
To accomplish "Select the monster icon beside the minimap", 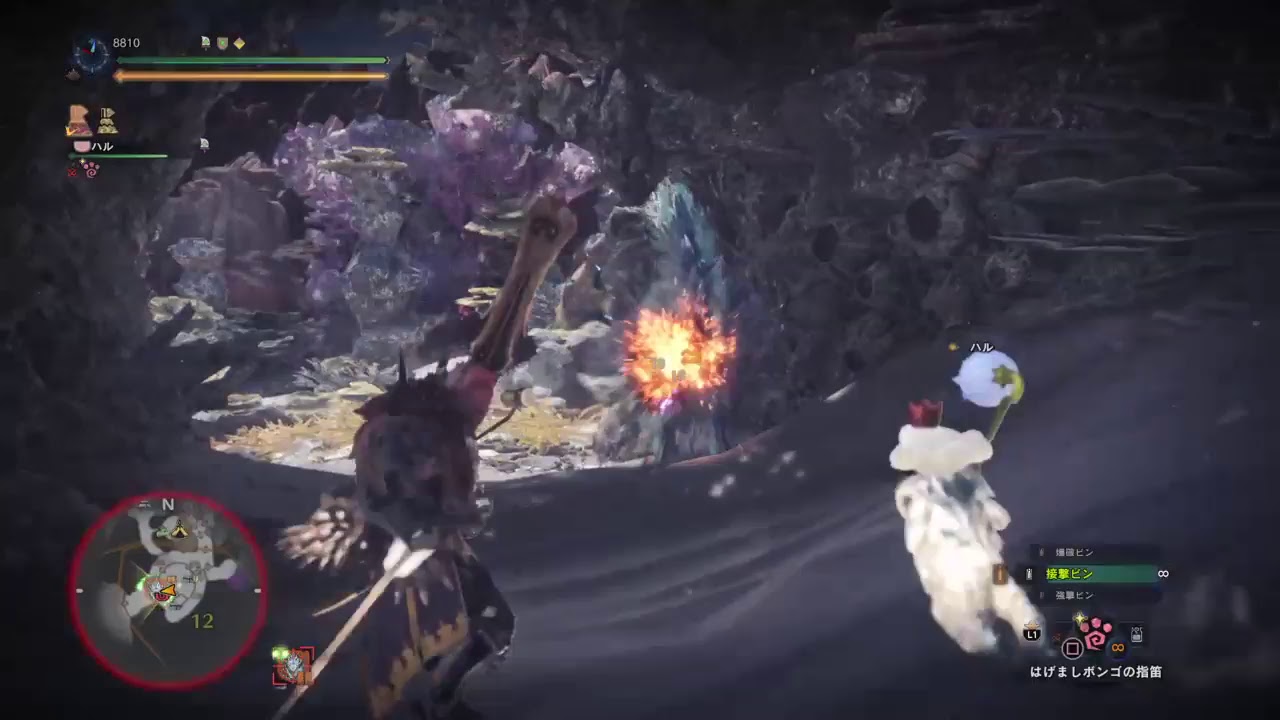I will pos(292,663).
